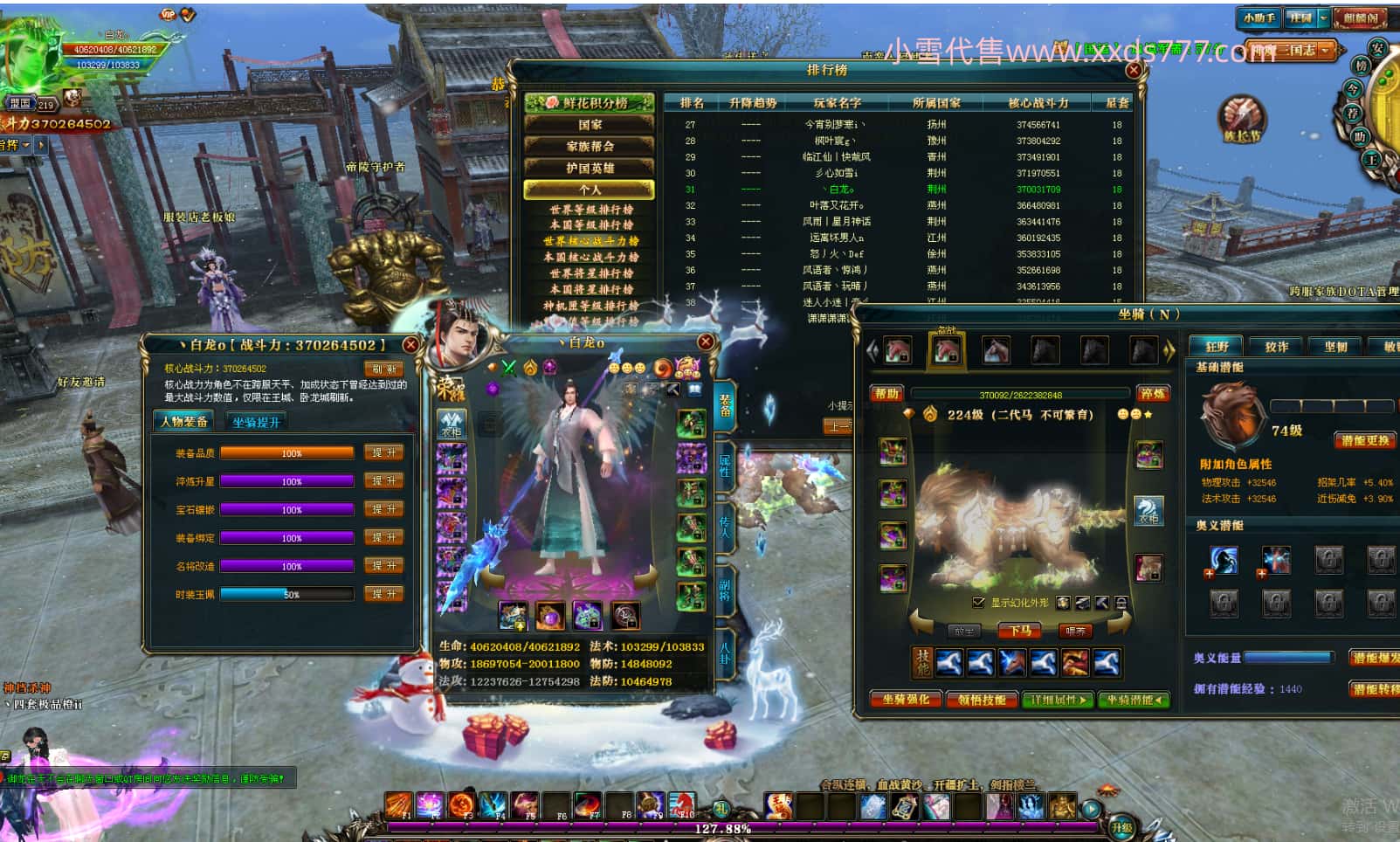
Task: Click the 潜能更换 button
Action: tap(1365, 440)
